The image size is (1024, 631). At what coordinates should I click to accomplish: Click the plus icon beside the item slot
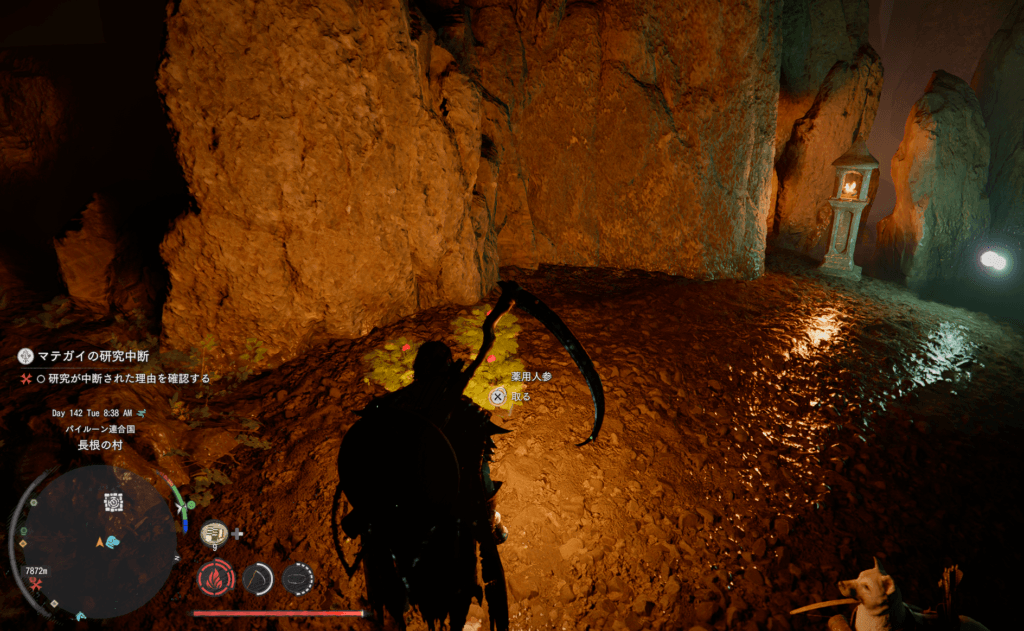(x=237, y=534)
